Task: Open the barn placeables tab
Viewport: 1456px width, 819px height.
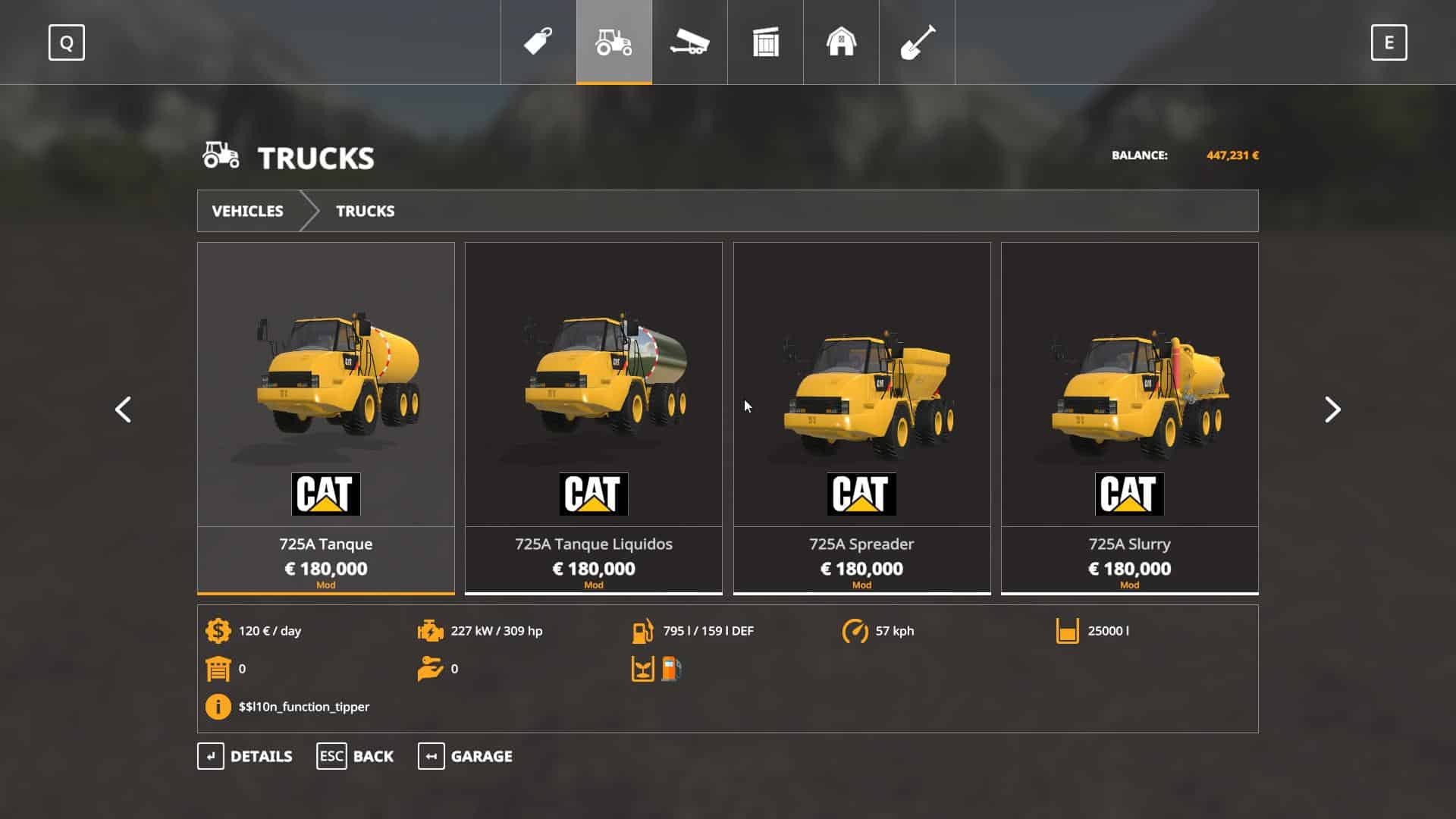Action: pyautogui.click(x=841, y=42)
